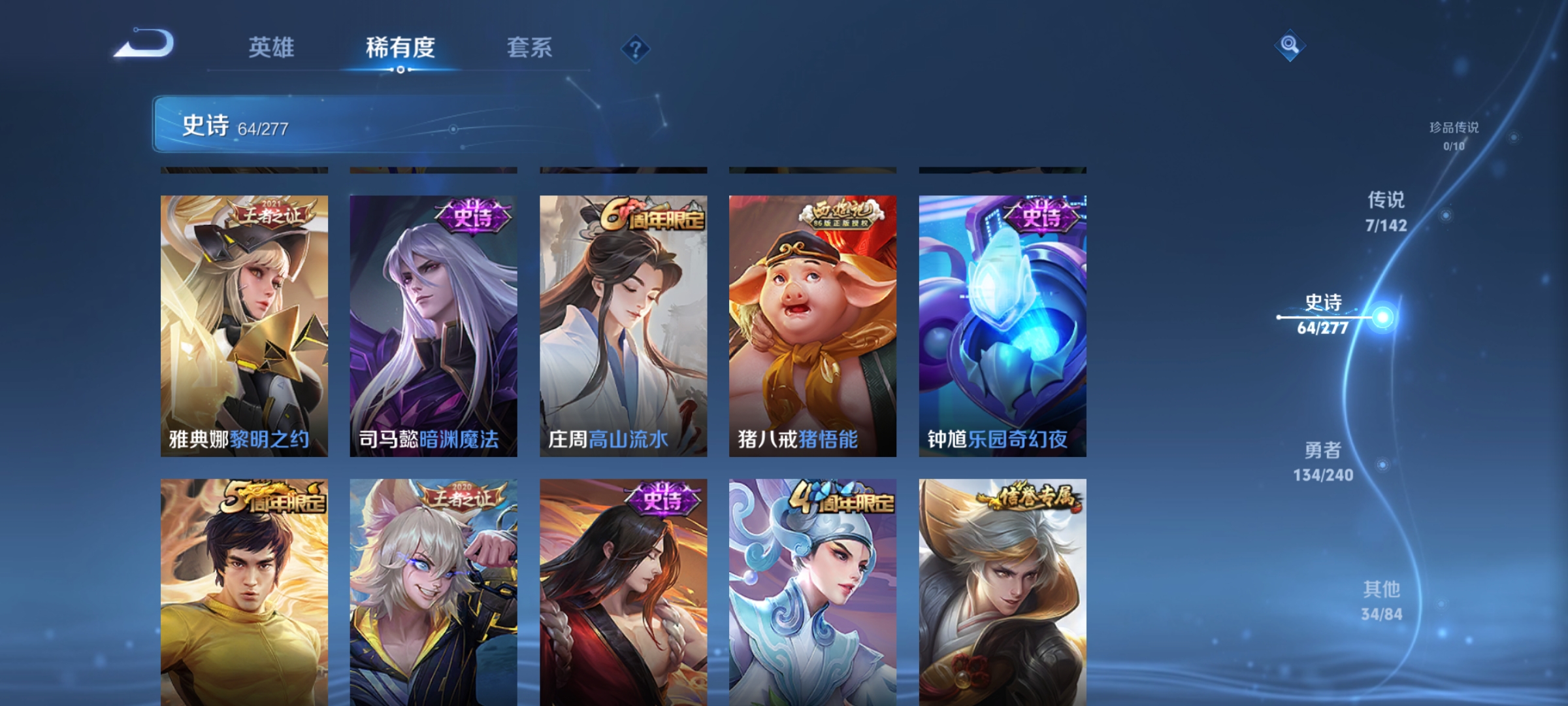
Task: Open the skin search with the magnifier icon
Action: (x=1288, y=46)
